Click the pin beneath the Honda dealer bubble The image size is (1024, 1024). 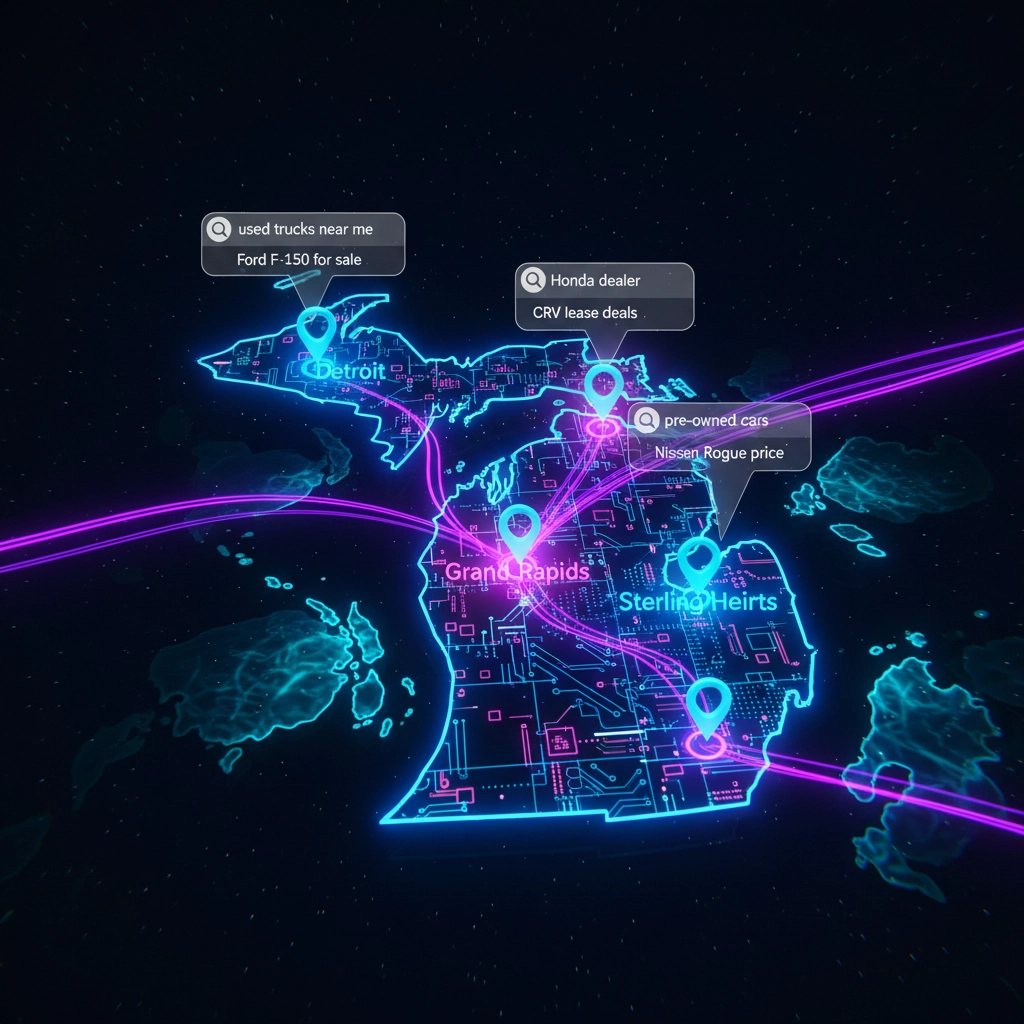tap(603, 387)
